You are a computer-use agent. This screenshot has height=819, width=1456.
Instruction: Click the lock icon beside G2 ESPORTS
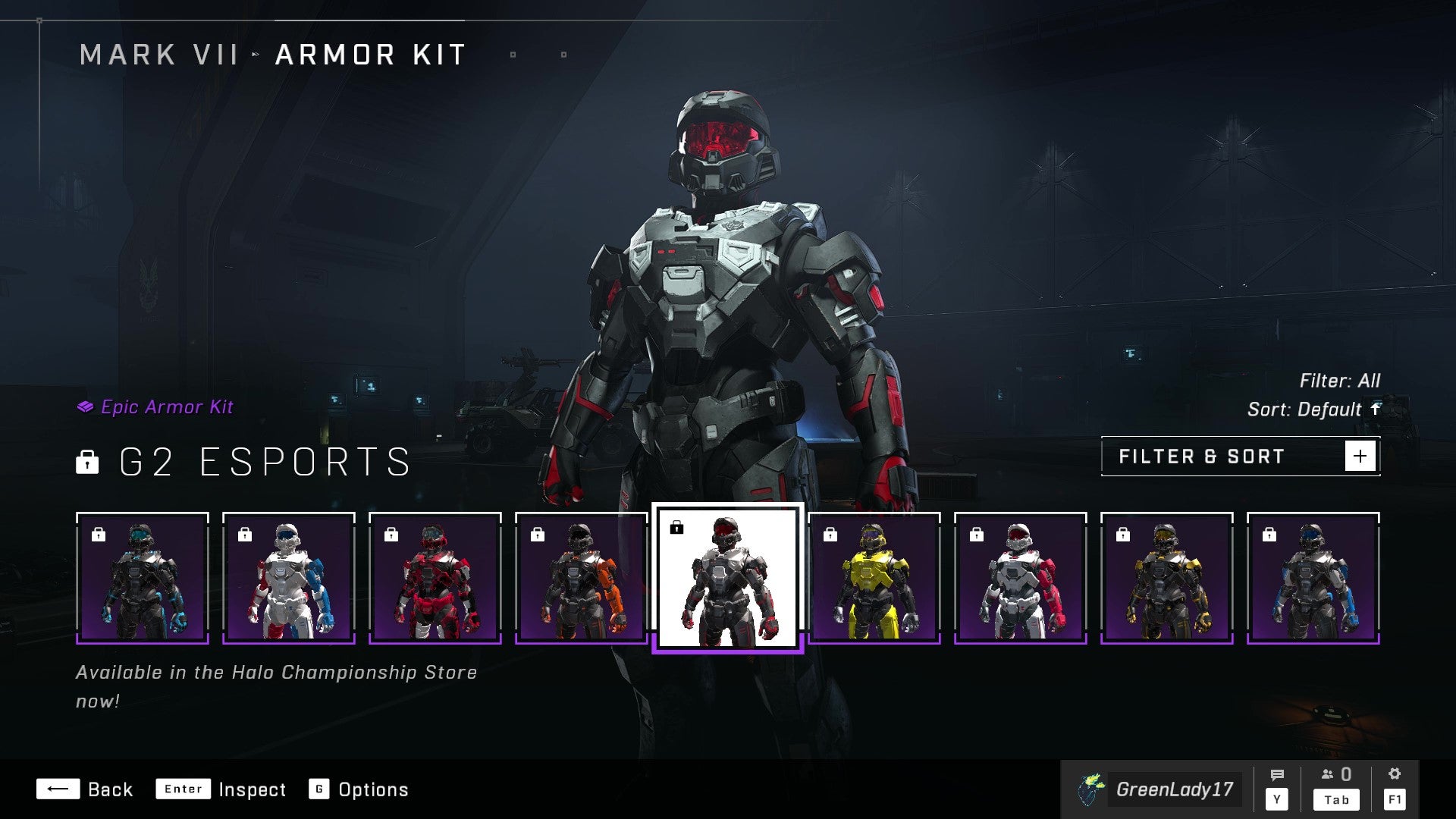pyautogui.click(x=89, y=463)
